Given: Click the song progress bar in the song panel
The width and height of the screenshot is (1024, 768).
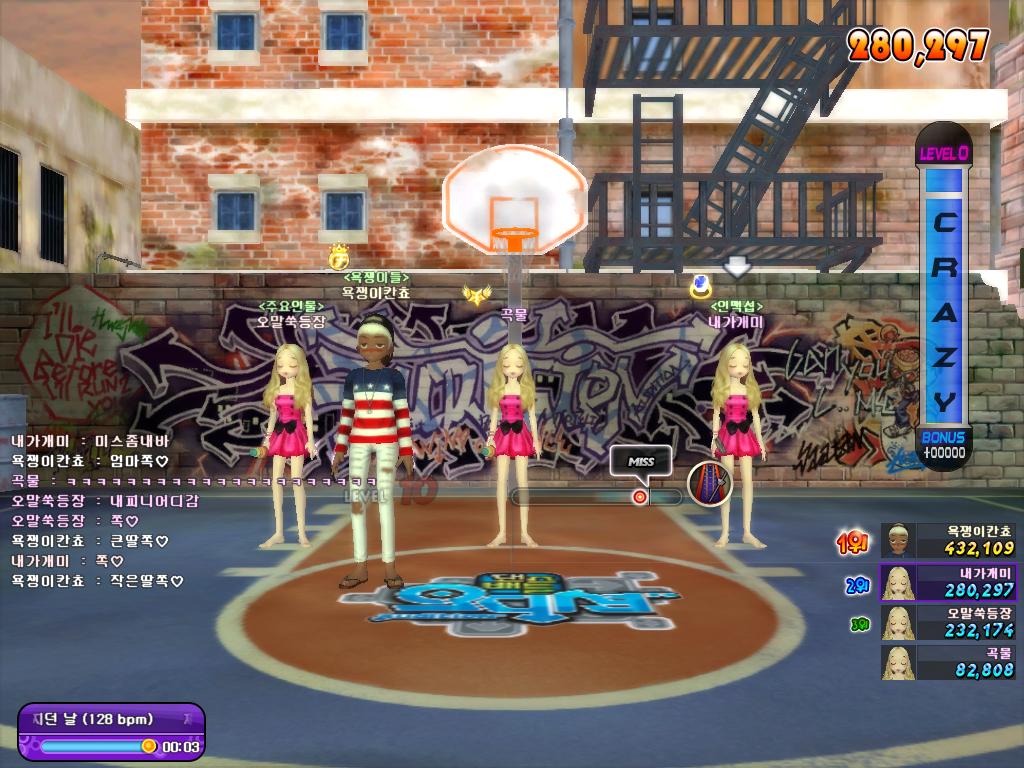Looking at the screenshot, I should (x=93, y=746).
